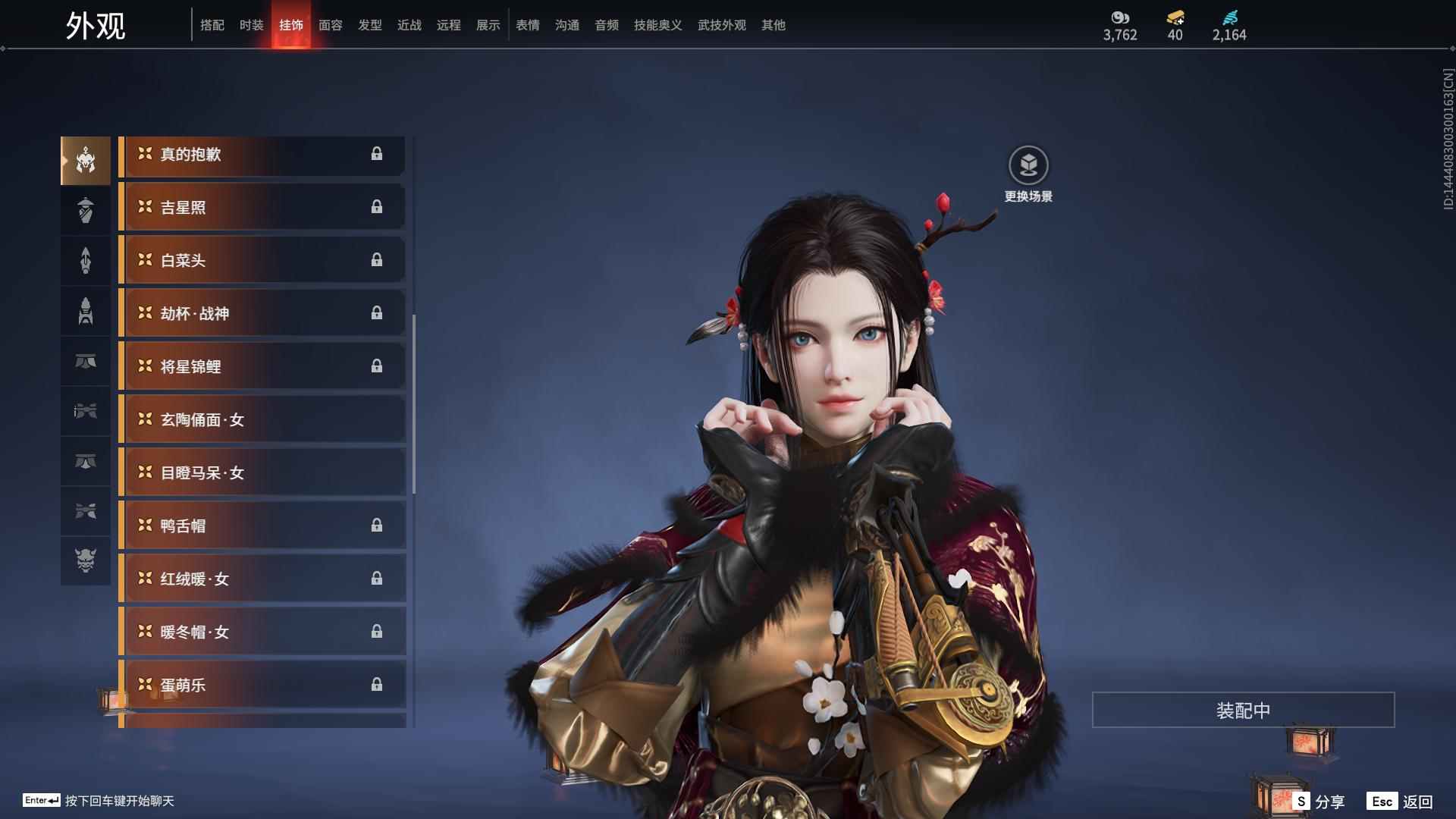Toggle the 真的抱歉 accessory lock icon
This screenshot has width=1456, height=819.
378,154
